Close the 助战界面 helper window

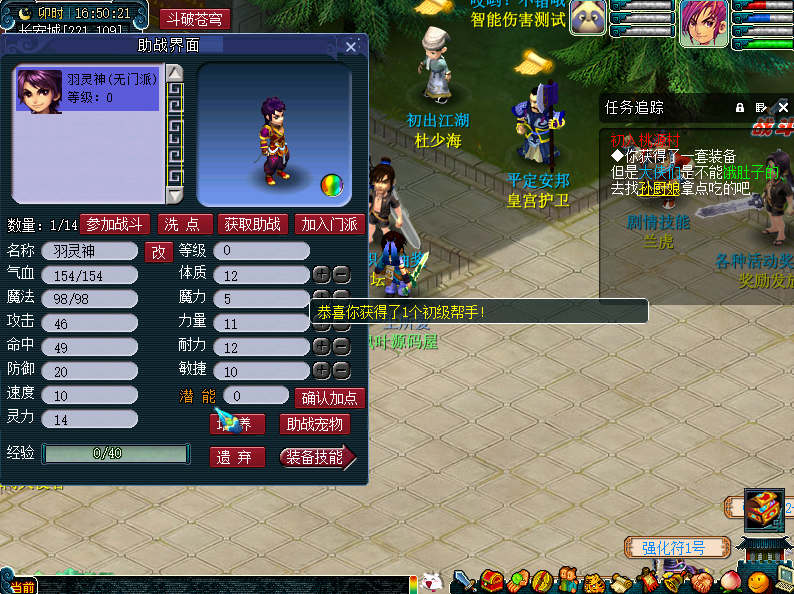351,47
